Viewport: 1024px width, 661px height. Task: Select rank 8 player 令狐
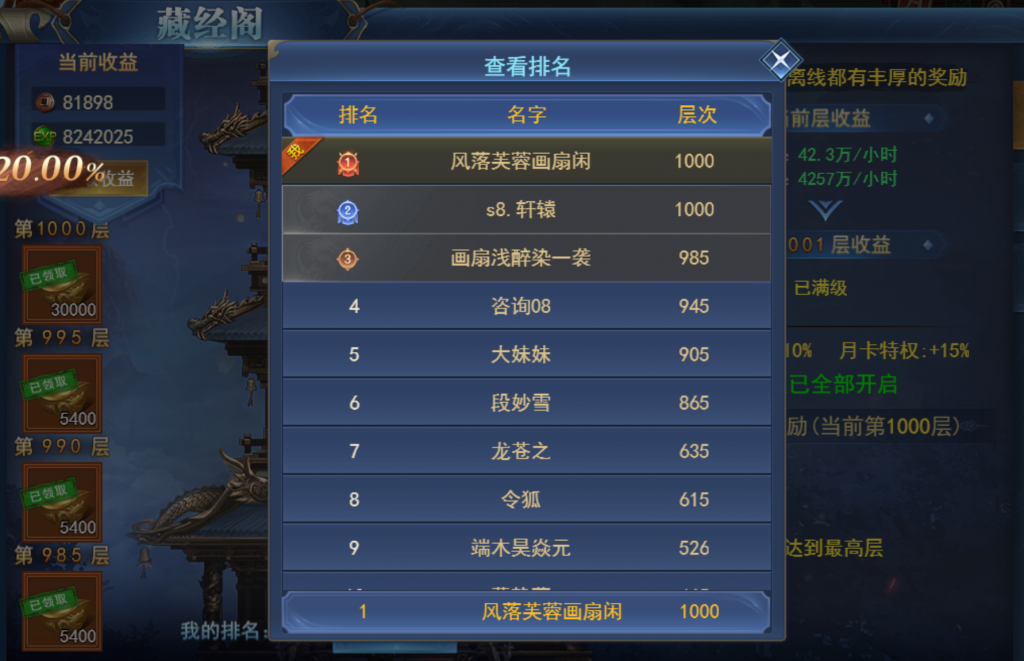tap(526, 500)
